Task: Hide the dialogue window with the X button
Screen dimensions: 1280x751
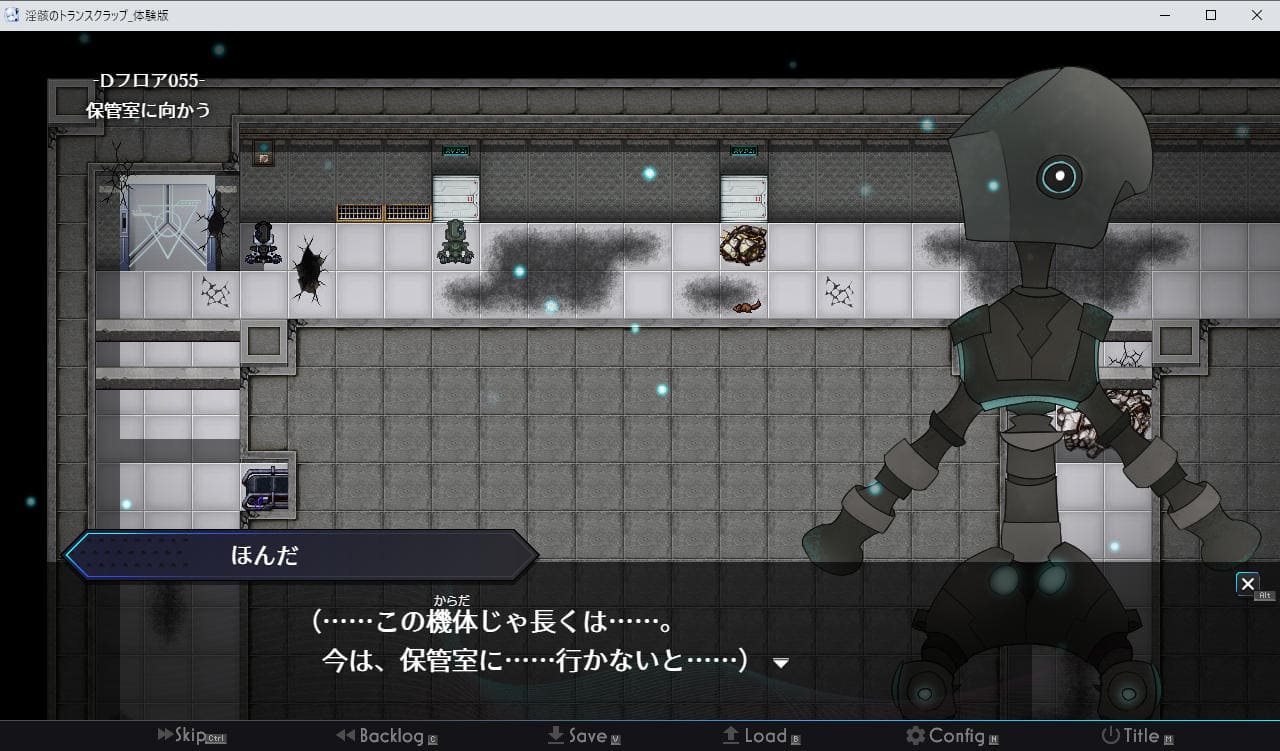Action: point(1247,583)
